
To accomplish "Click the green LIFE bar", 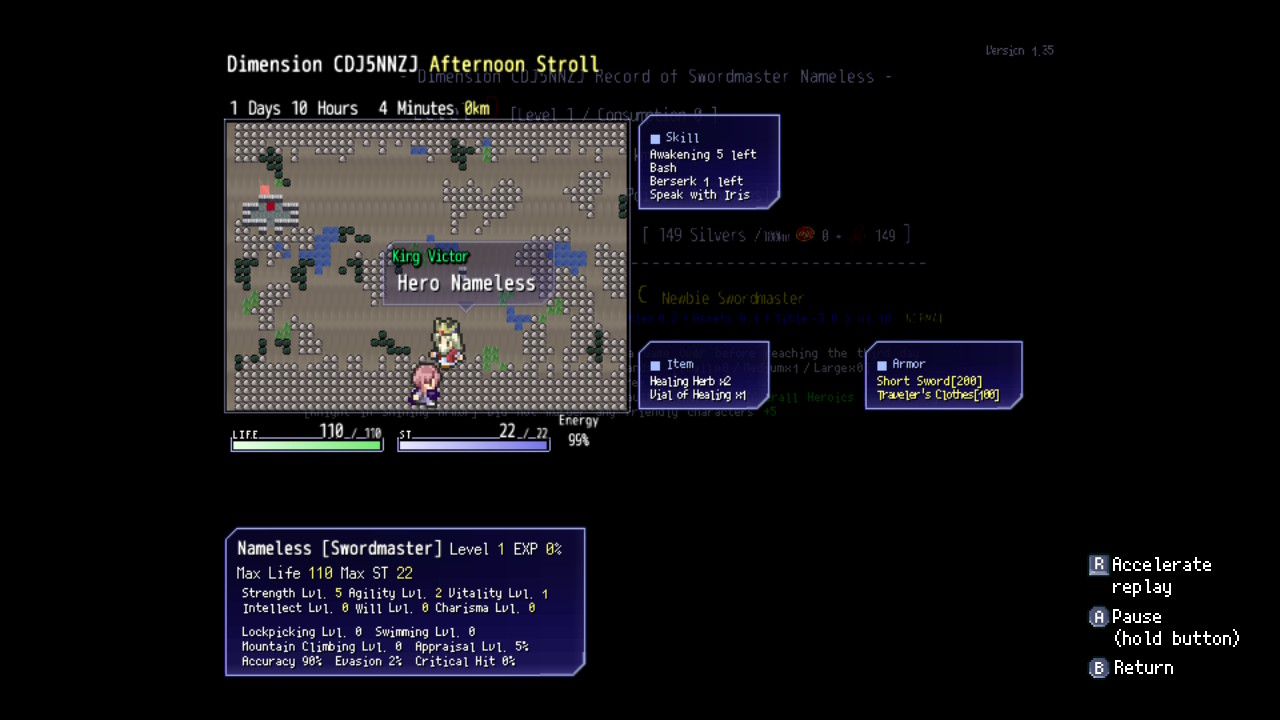I will click(306, 446).
